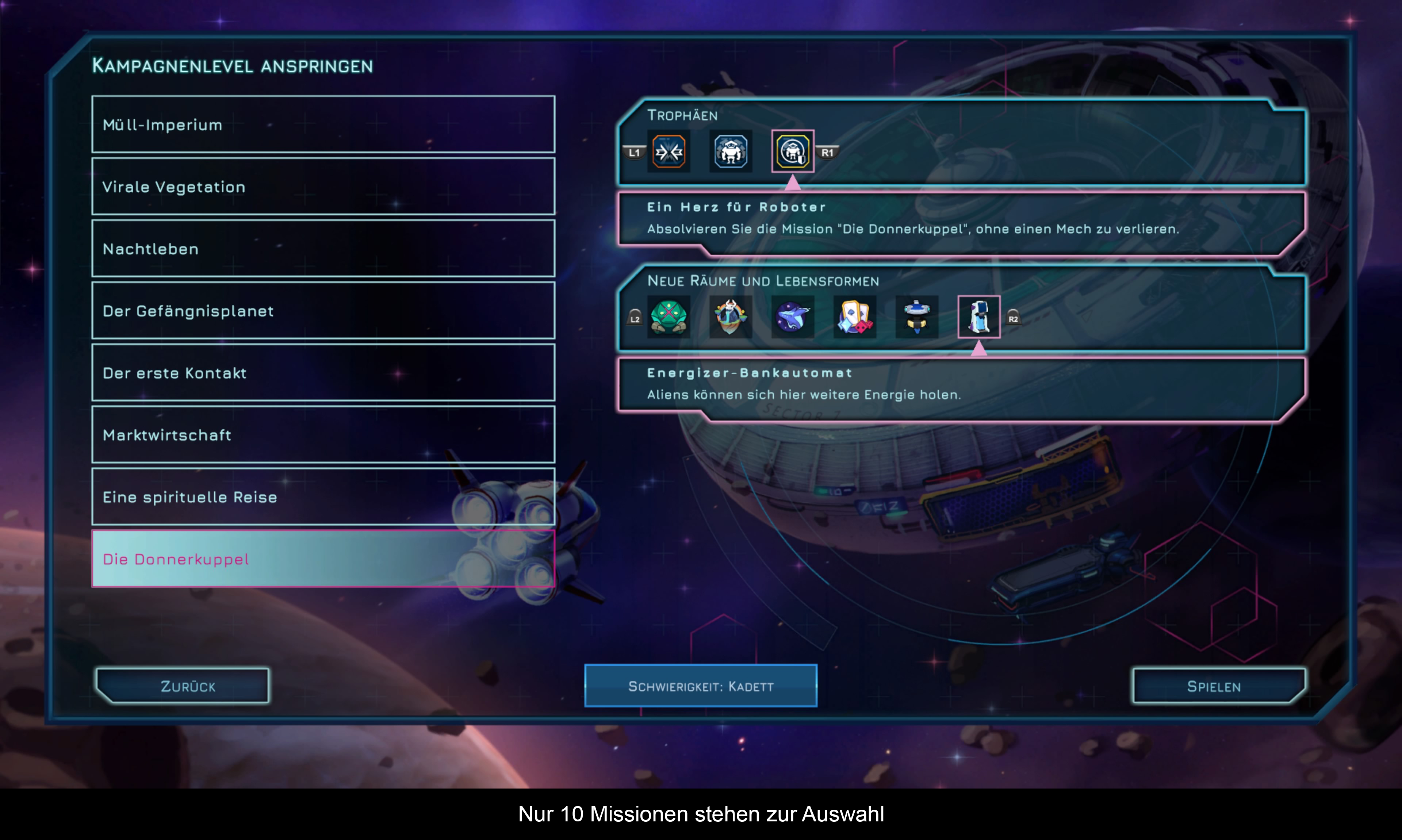Show the horned alien on rainbow island icon
The width and height of the screenshot is (1402, 840).
click(x=731, y=317)
